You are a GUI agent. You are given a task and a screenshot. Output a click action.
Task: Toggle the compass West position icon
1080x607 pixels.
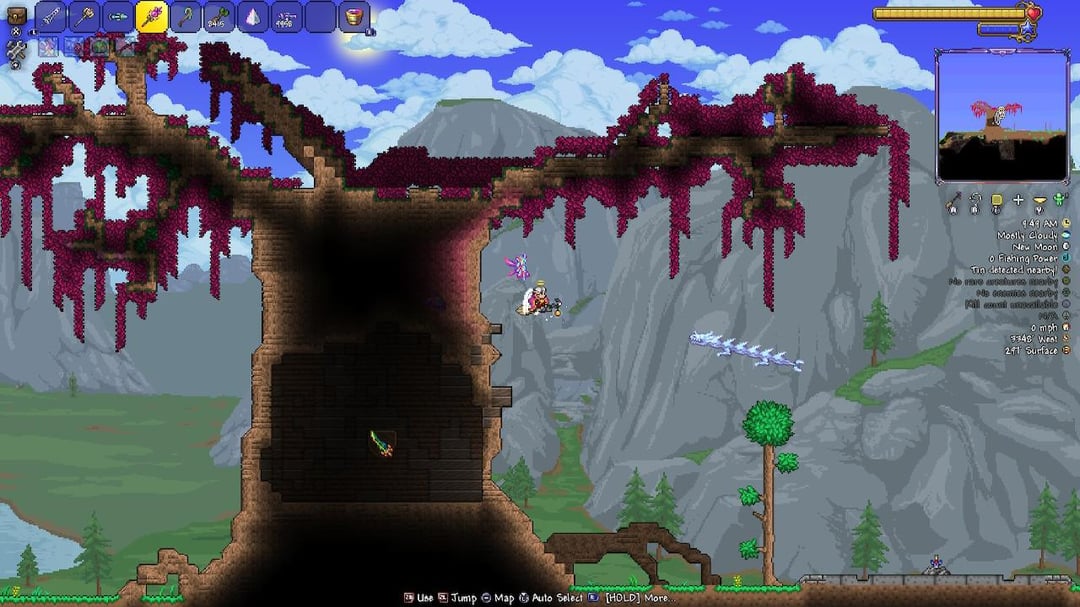1066,339
